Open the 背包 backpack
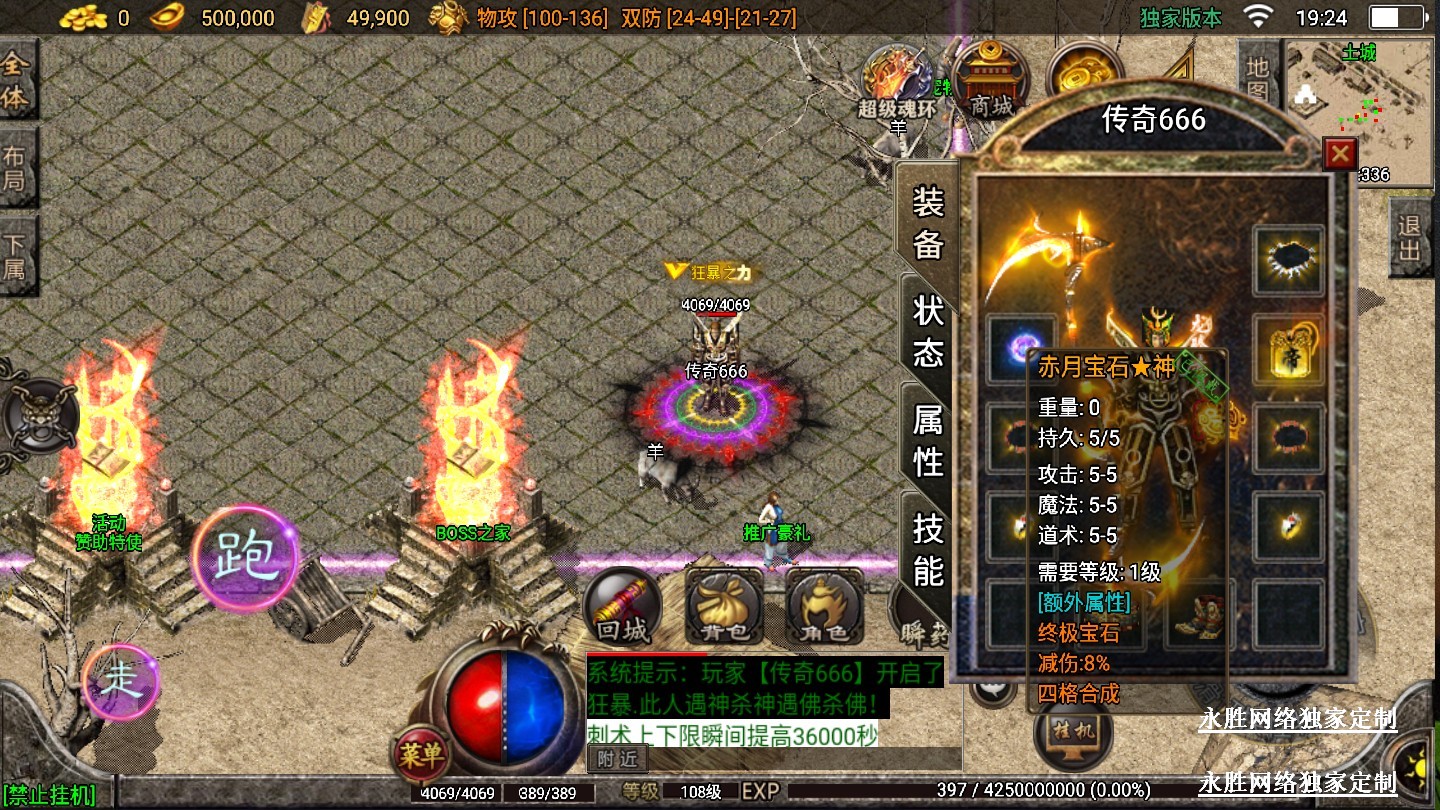The width and height of the screenshot is (1440, 810). point(724,607)
